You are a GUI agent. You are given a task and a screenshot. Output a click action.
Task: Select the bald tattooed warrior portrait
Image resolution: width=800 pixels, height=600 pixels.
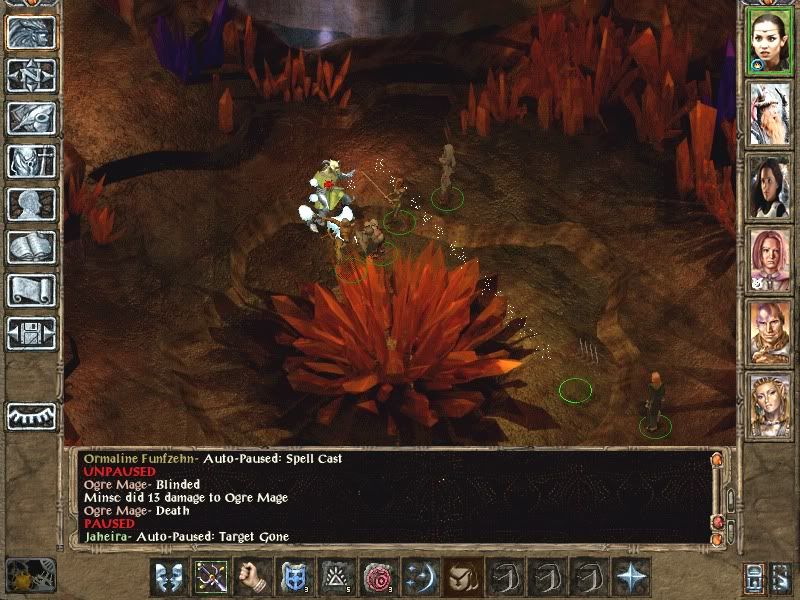770,331
